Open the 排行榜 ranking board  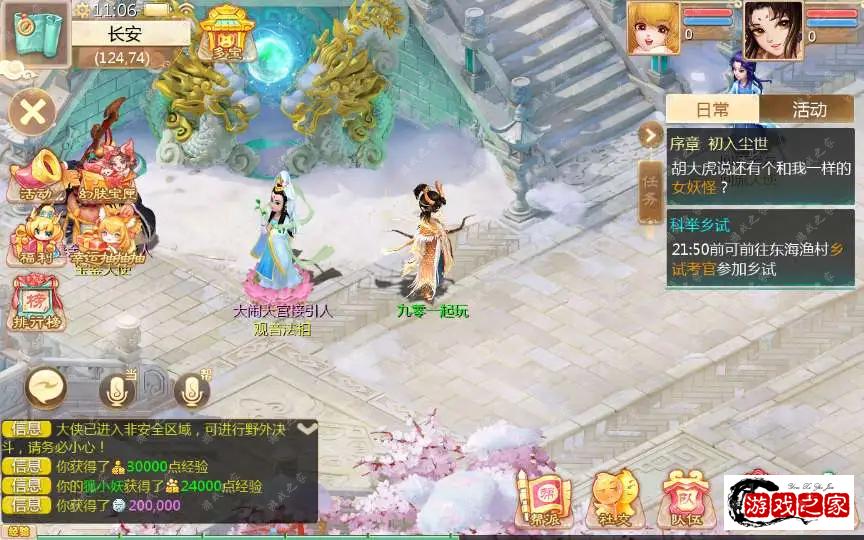(35, 304)
